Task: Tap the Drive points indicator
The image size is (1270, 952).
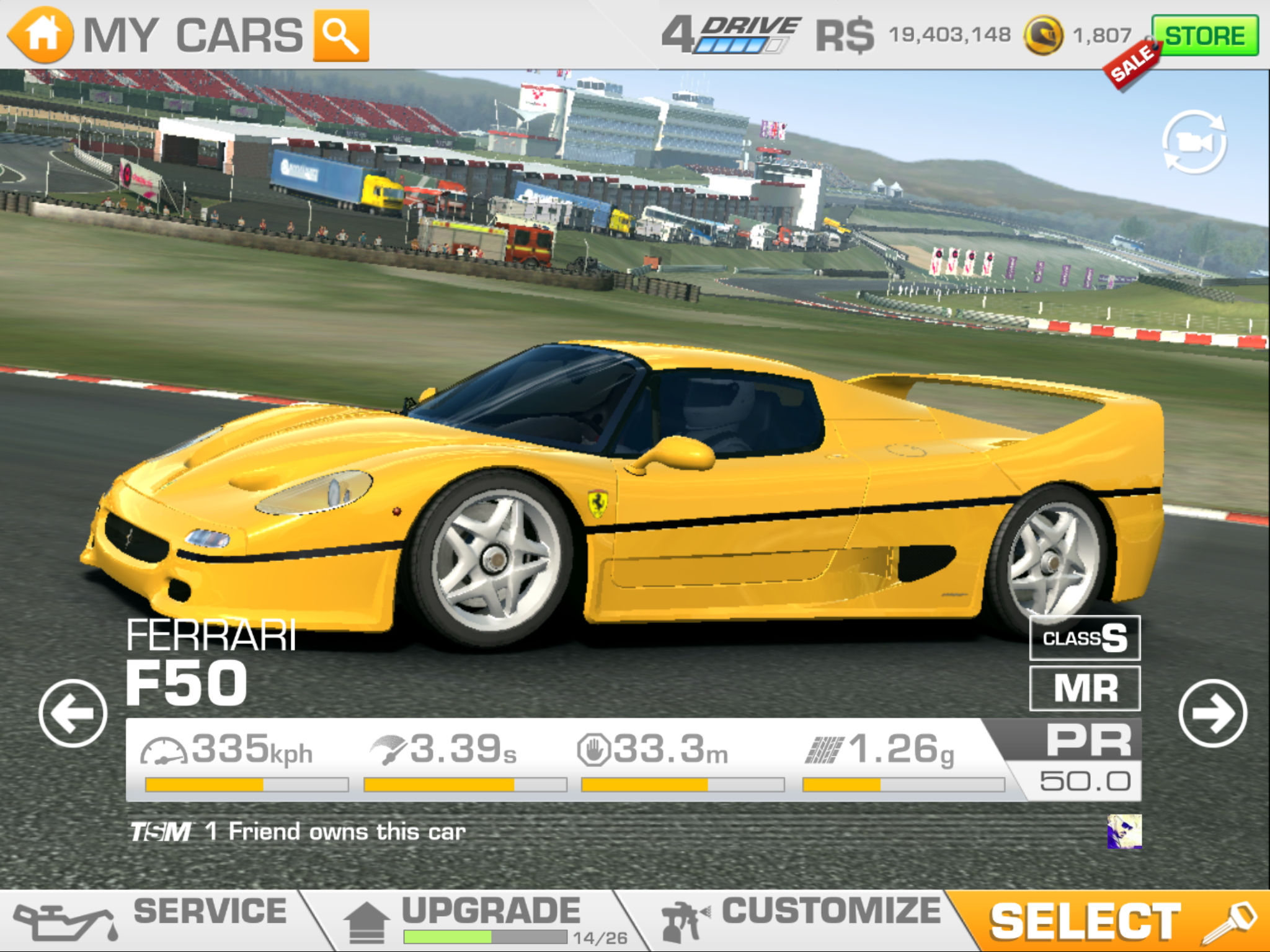Action: point(732,35)
